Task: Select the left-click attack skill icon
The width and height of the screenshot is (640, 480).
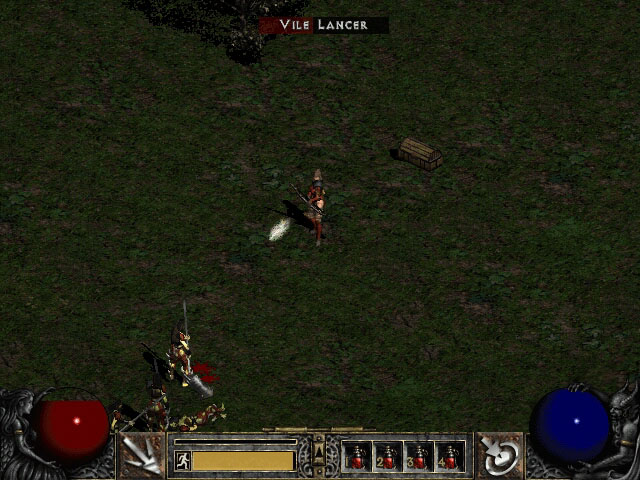Action: pyautogui.click(x=140, y=455)
